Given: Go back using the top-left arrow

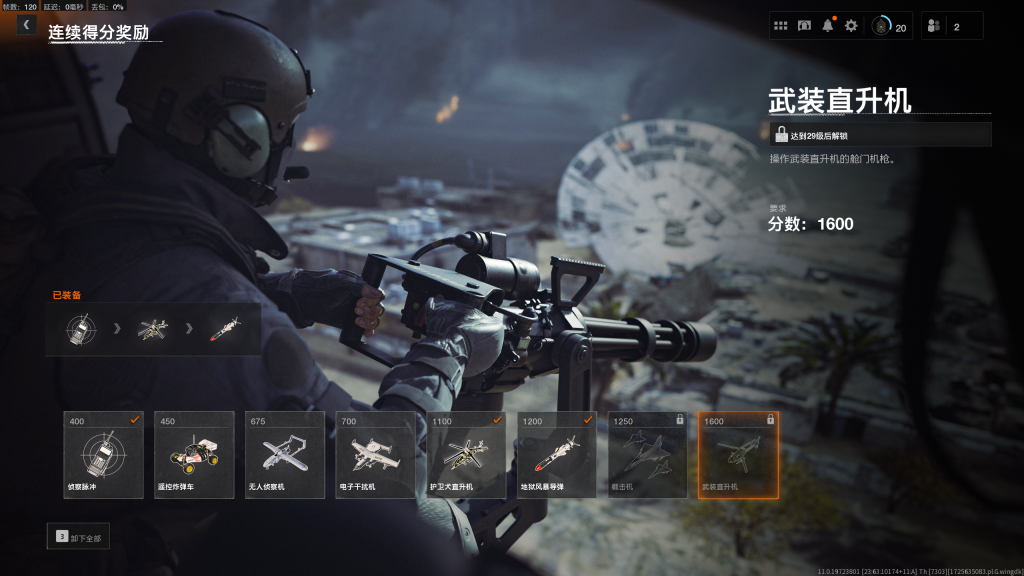Looking at the screenshot, I should pos(26,25).
